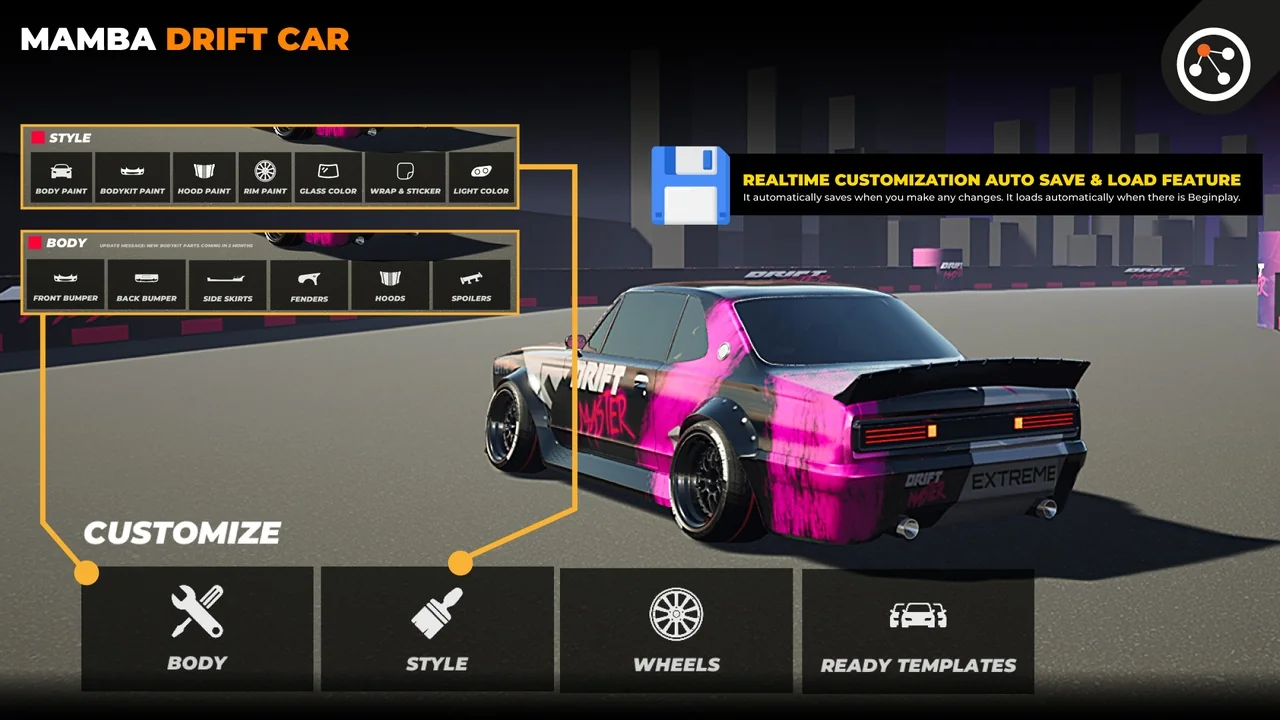Open the Front Bumper parts
Image resolution: width=1280 pixels, height=720 pixels.
click(x=65, y=285)
